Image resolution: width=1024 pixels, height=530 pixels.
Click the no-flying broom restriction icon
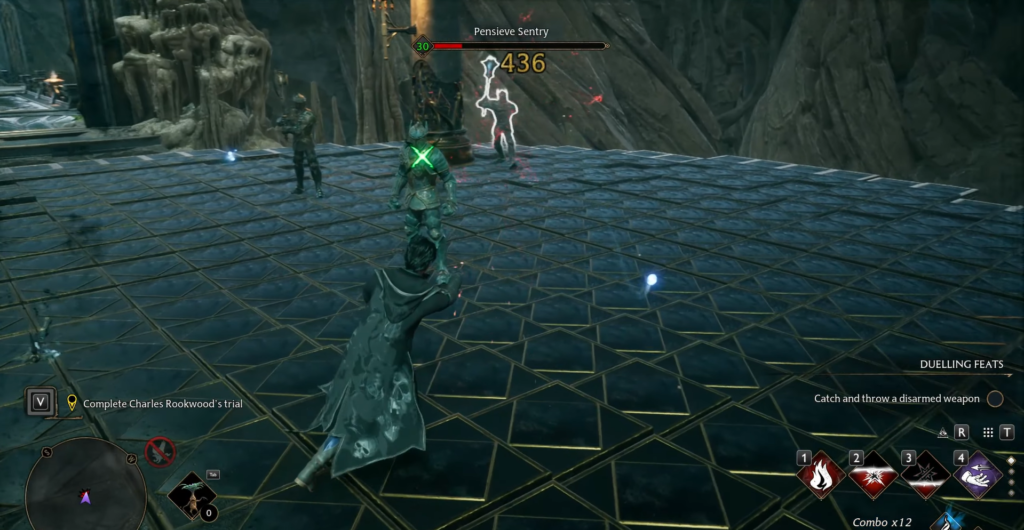[x=159, y=453]
